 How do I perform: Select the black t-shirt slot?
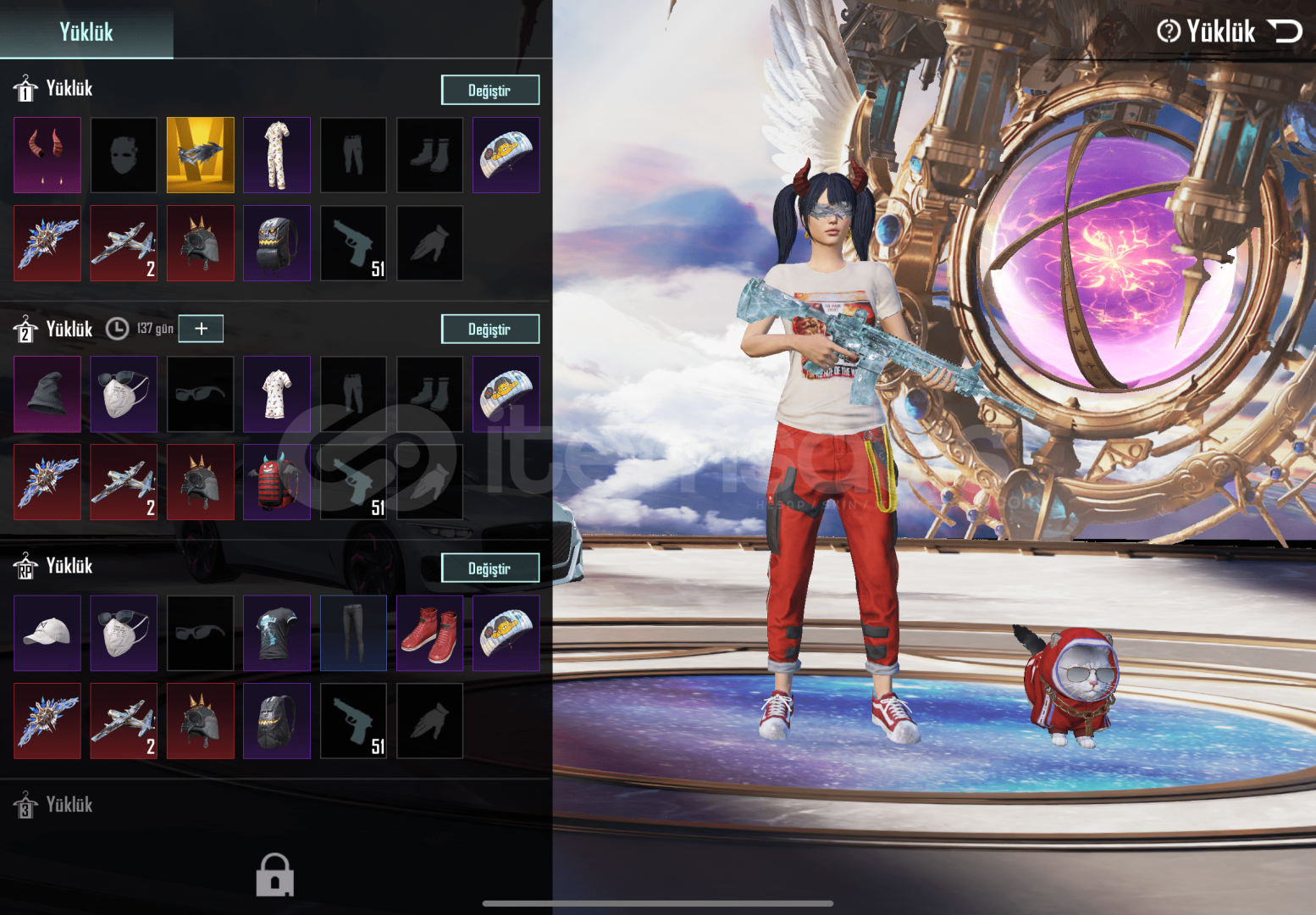pyautogui.click(x=277, y=633)
